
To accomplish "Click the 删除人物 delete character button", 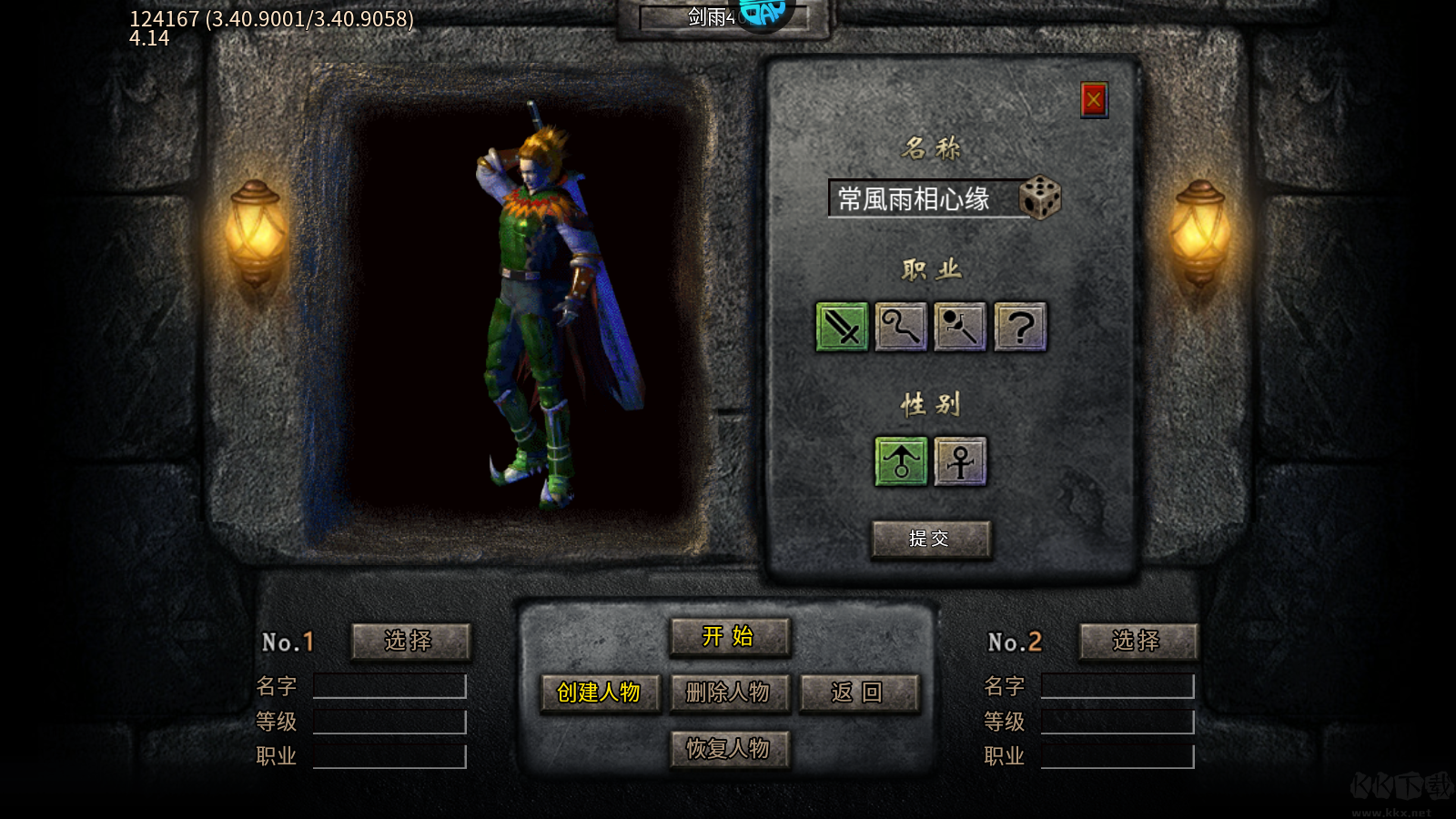I will coord(728,693).
